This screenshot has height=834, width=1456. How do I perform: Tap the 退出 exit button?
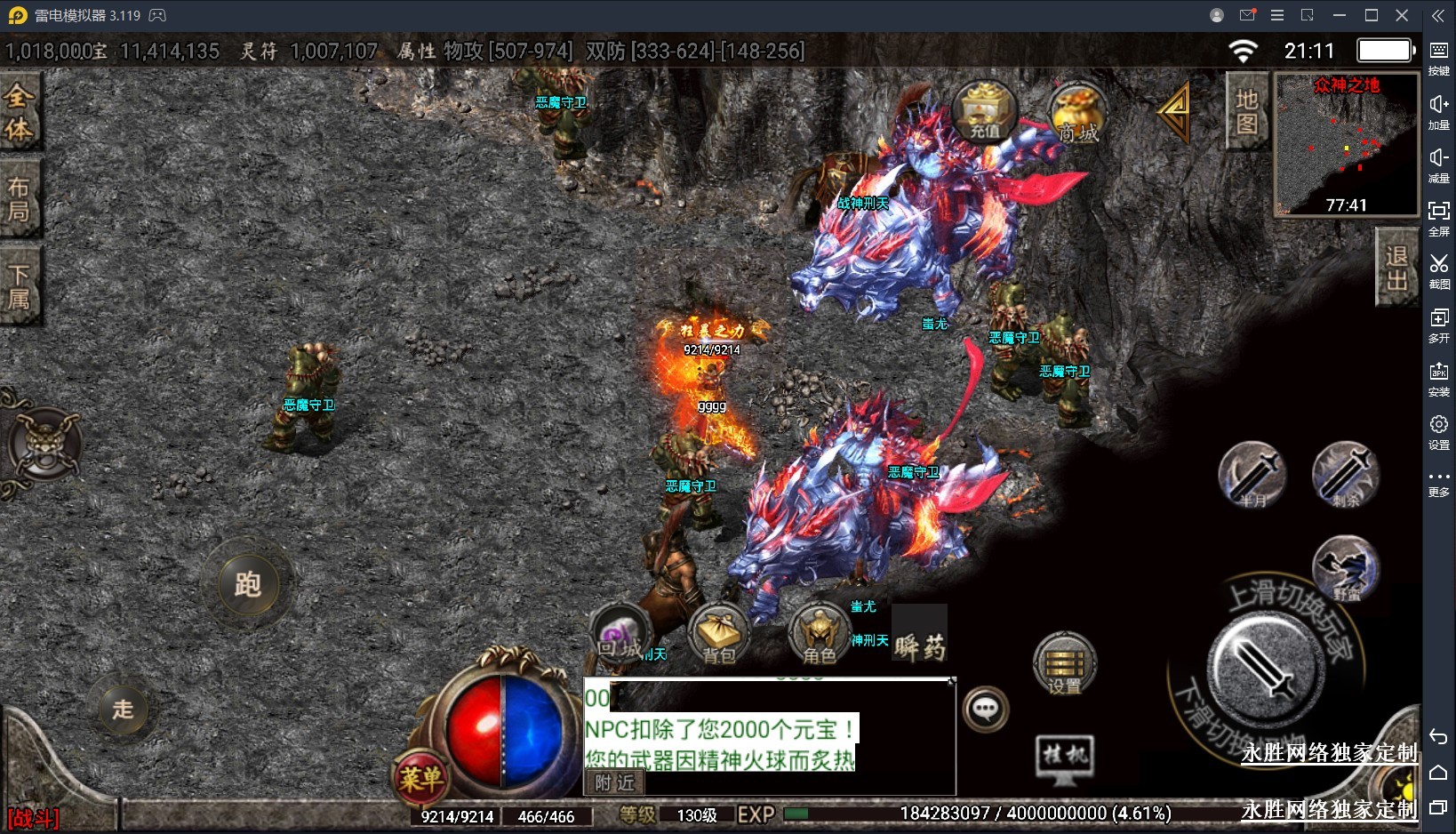click(1396, 268)
